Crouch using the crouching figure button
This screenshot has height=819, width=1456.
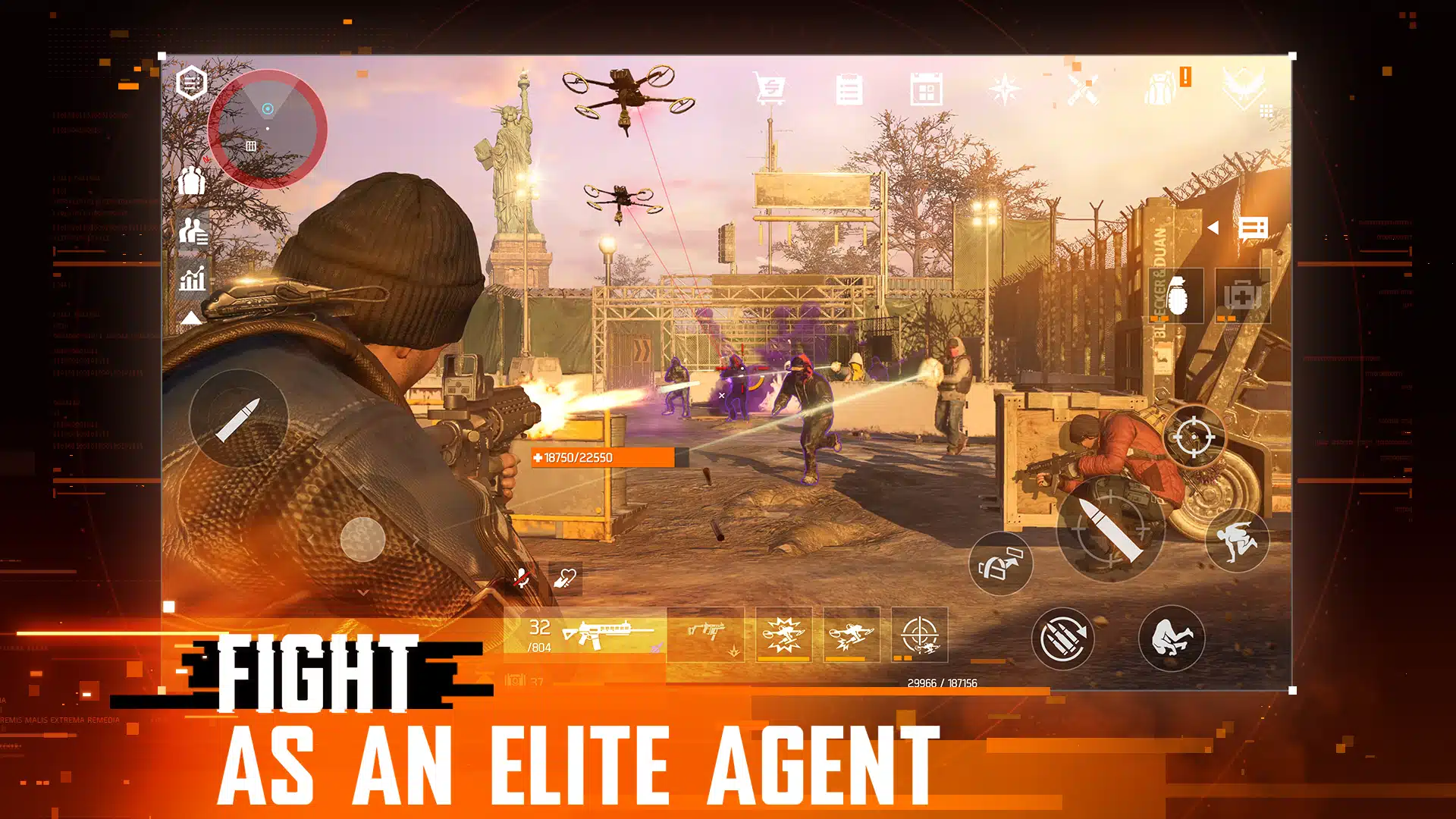1171,638
